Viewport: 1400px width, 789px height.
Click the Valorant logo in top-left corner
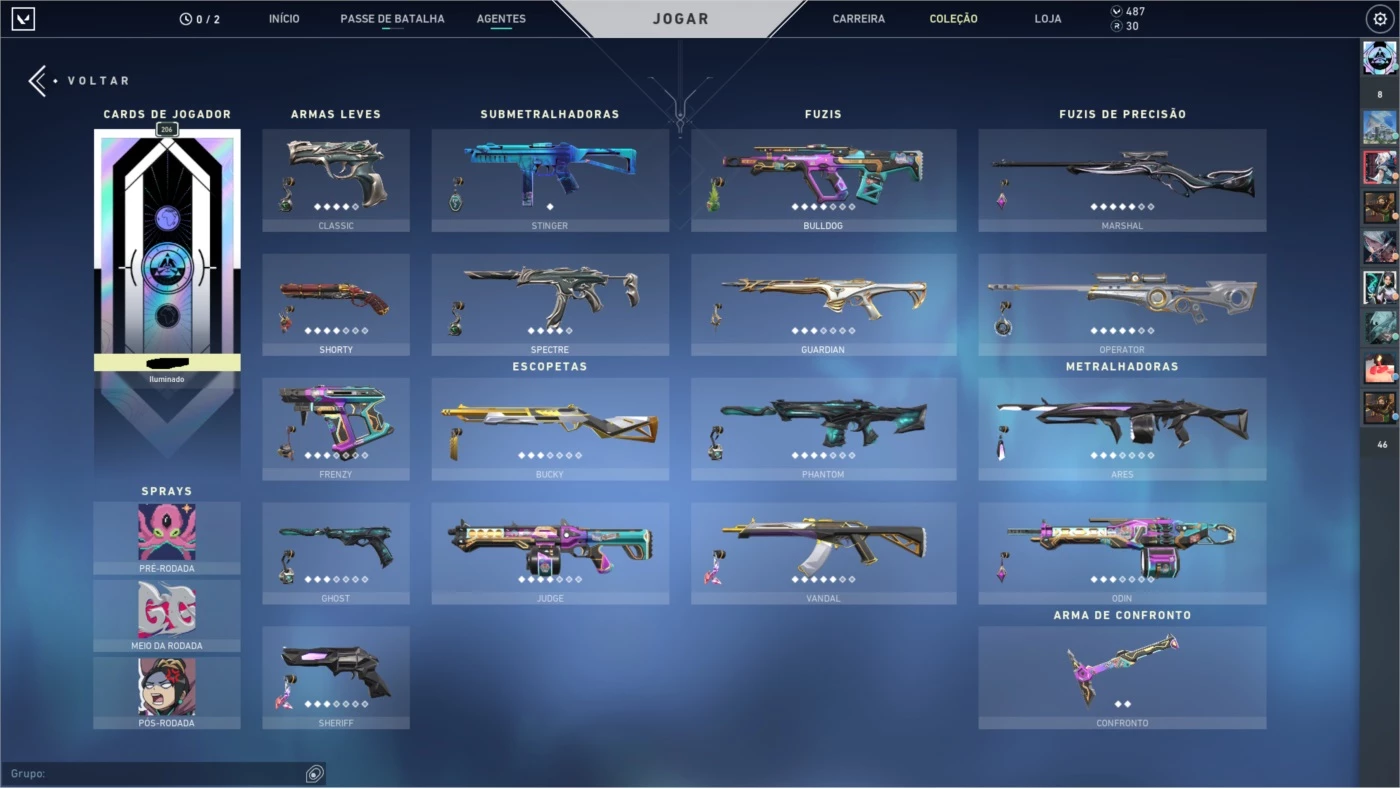coord(22,17)
